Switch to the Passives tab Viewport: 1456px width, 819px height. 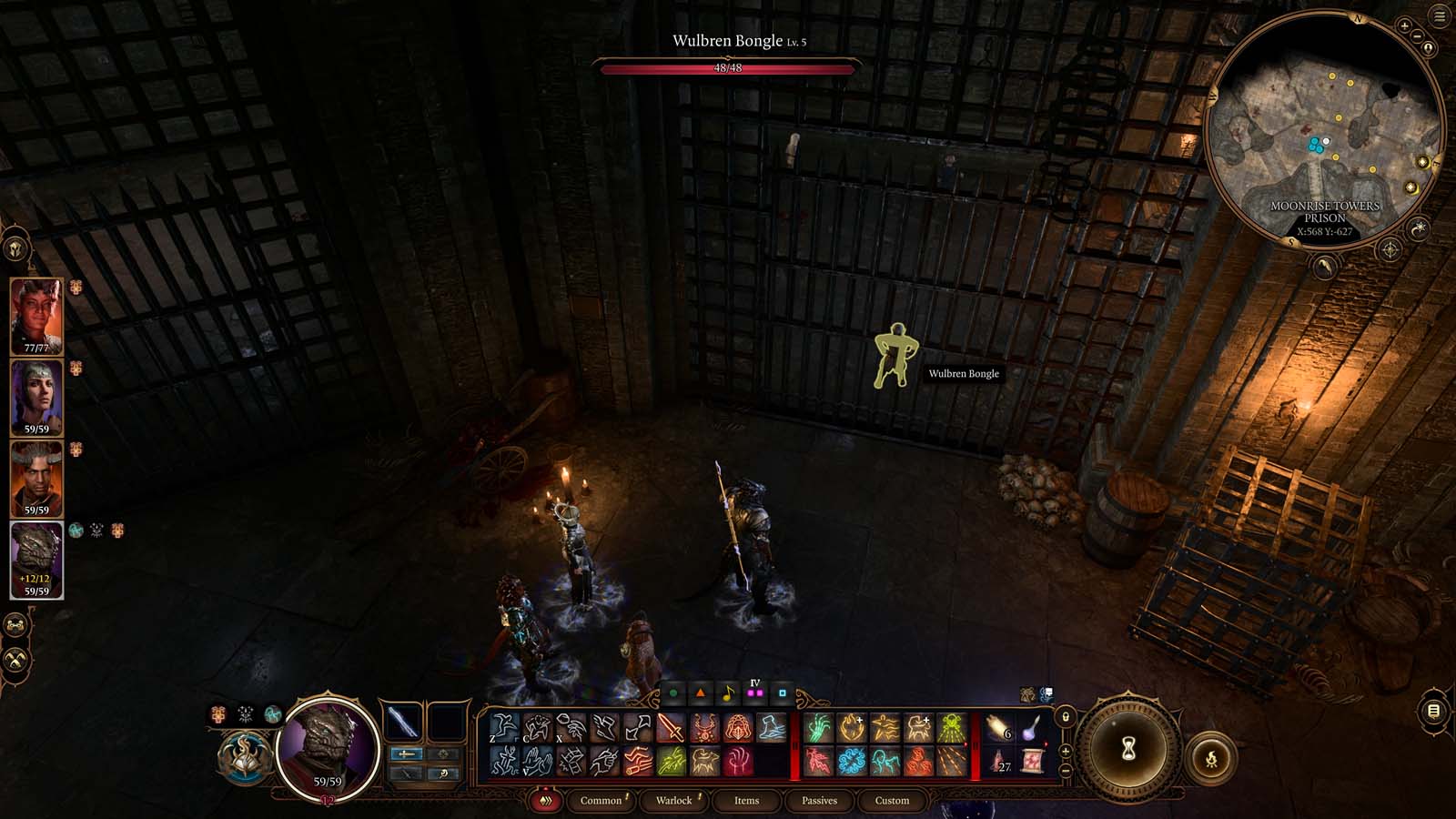click(819, 801)
